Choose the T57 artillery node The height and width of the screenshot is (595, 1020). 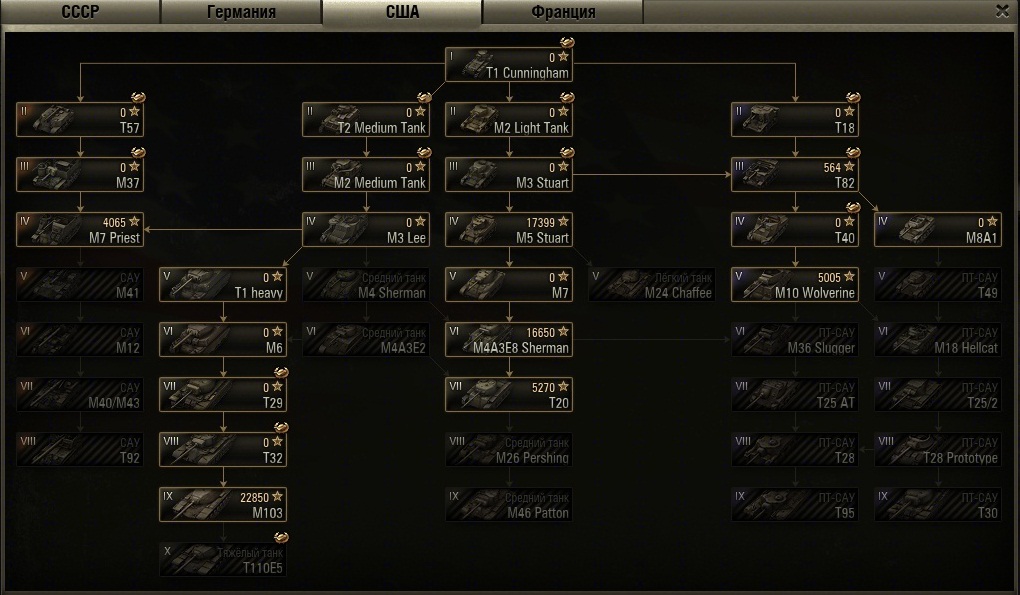(x=79, y=120)
